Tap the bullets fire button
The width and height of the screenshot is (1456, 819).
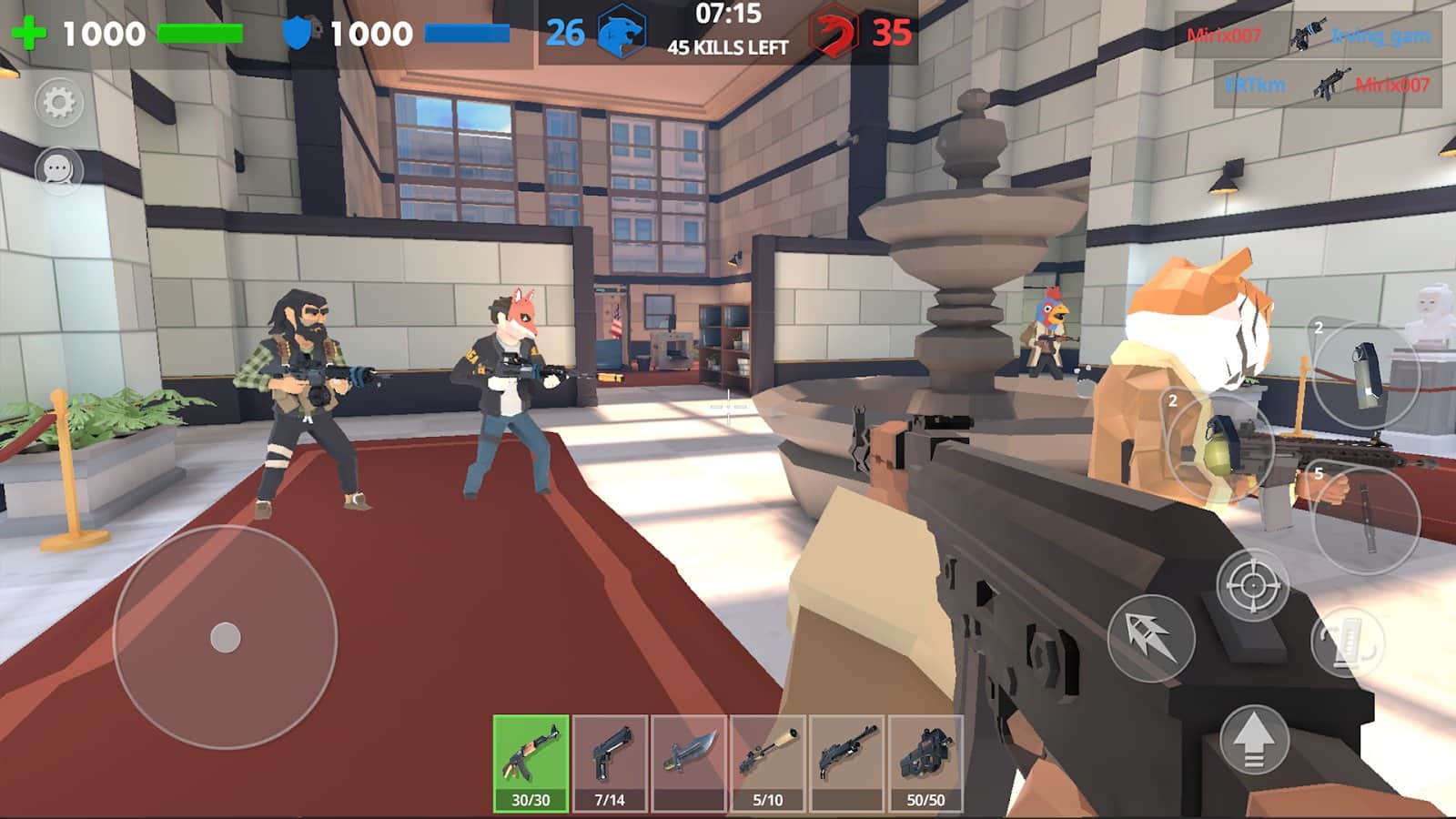[x=1151, y=638]
